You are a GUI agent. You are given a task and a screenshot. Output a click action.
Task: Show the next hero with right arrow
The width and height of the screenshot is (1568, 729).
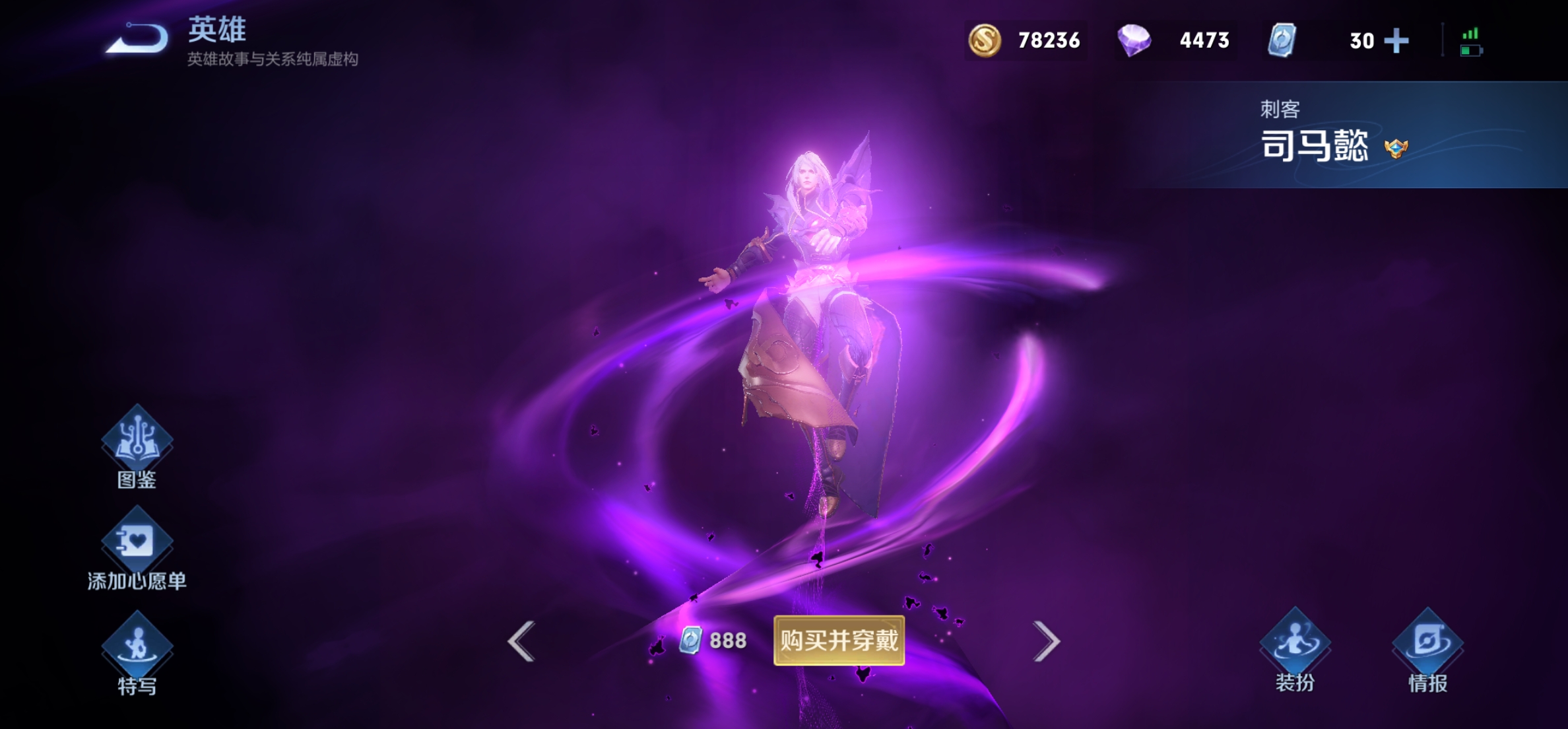pyautogui.click(x=1047, y=641)
